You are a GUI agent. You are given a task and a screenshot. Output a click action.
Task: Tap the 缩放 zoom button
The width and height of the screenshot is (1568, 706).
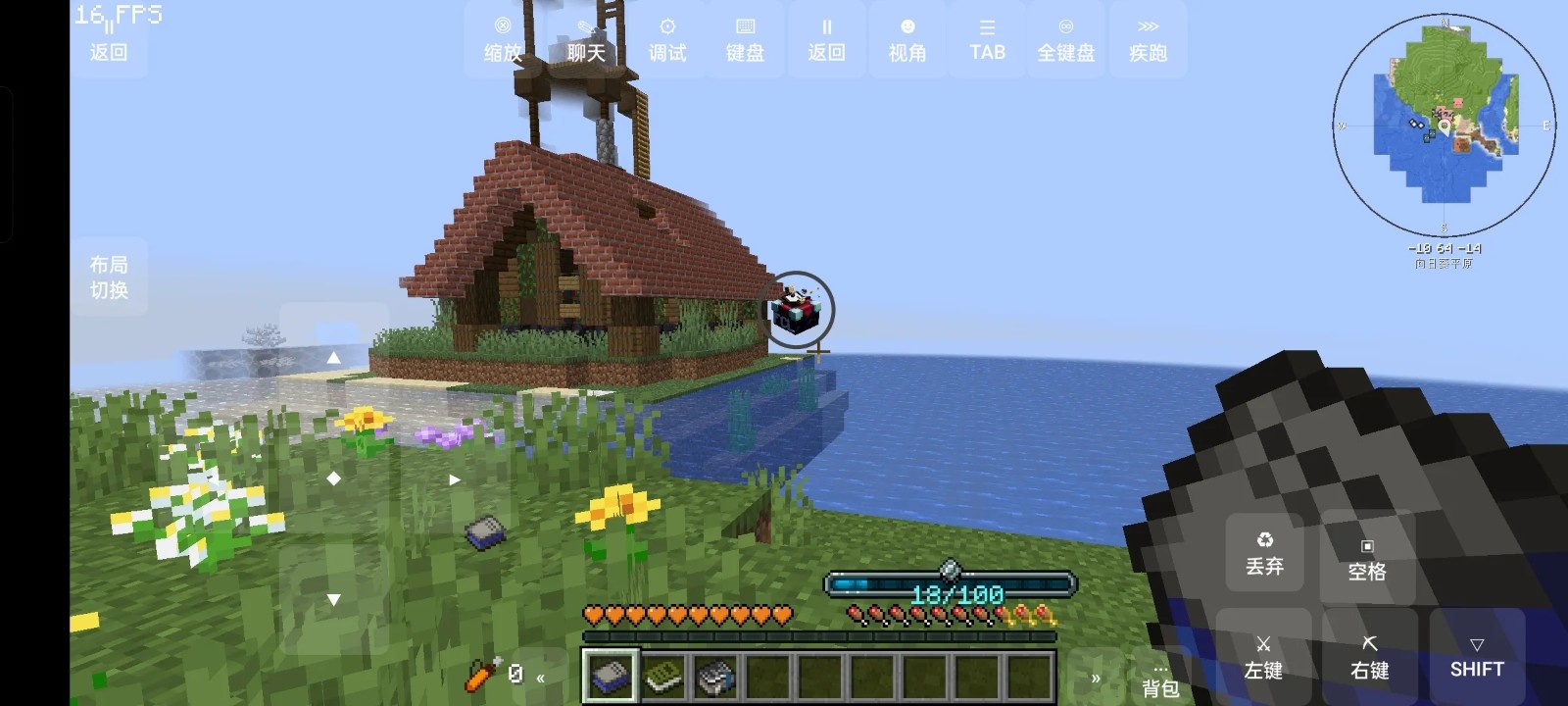(x=503, y=40)
